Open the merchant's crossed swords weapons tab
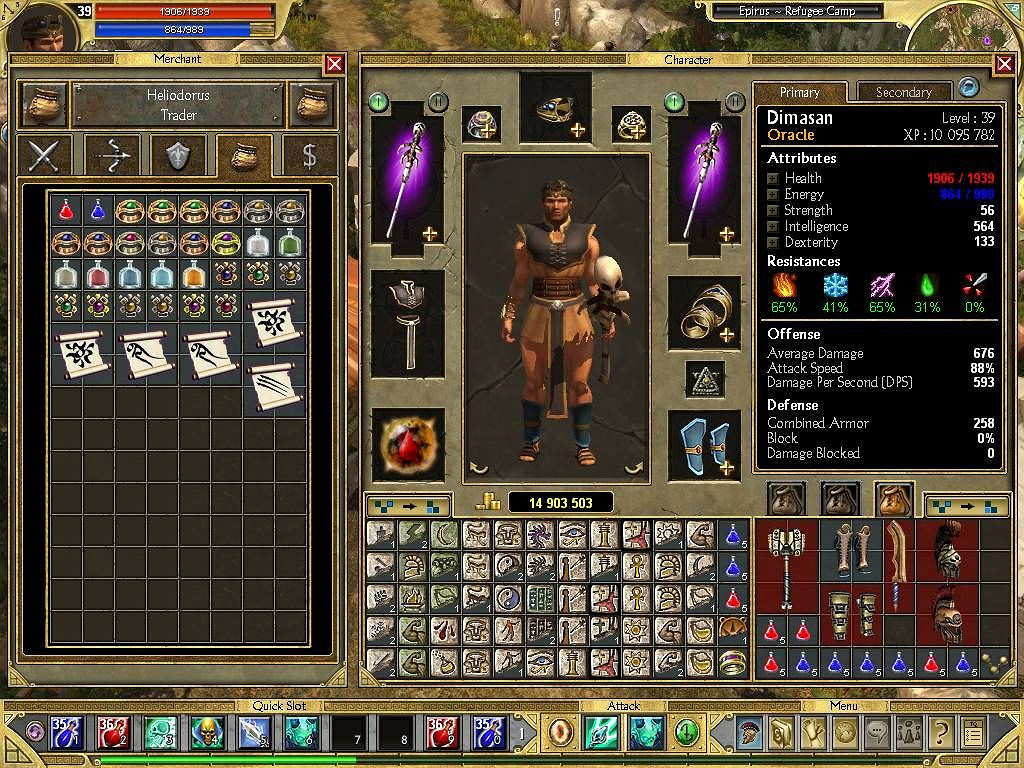 point(45,156)
